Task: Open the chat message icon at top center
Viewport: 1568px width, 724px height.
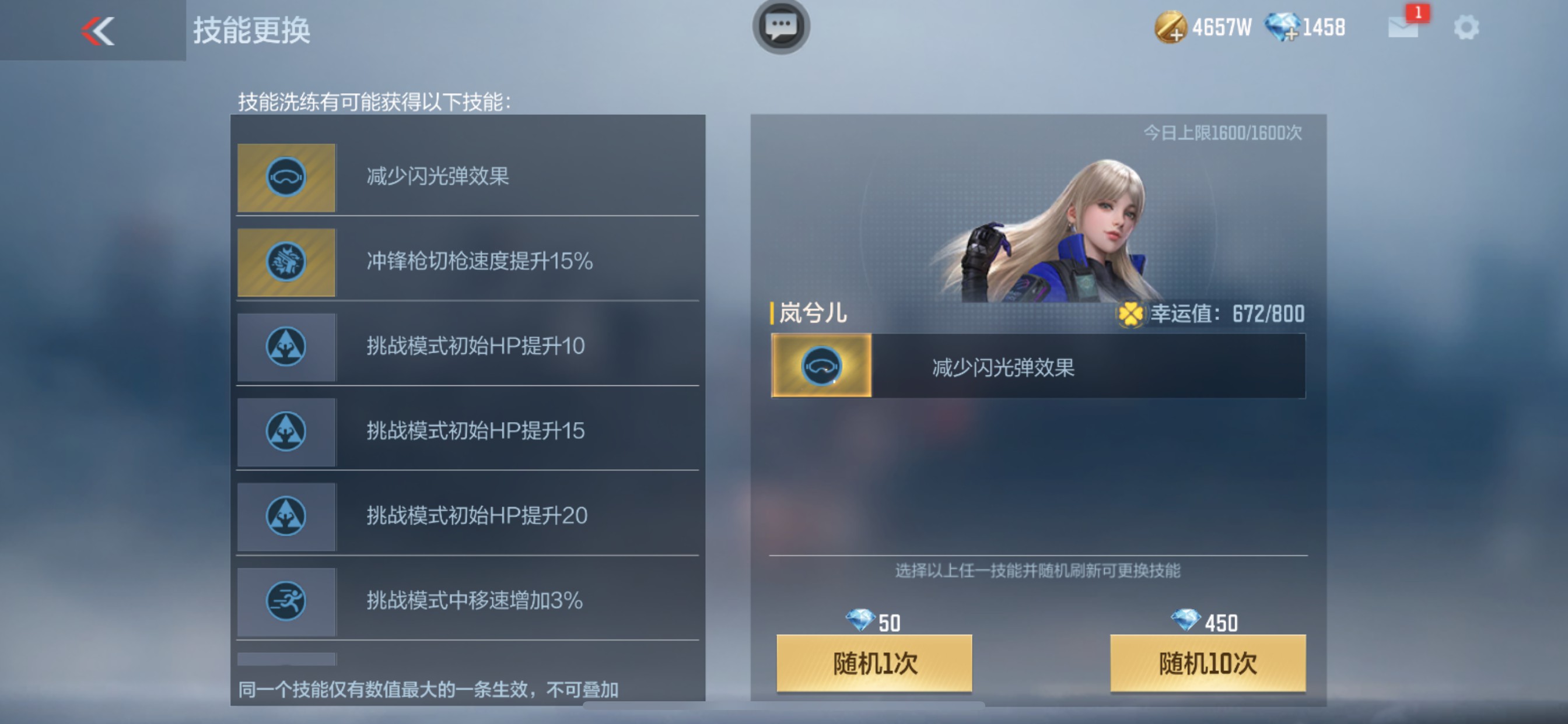Action: [x=782, y=27]
